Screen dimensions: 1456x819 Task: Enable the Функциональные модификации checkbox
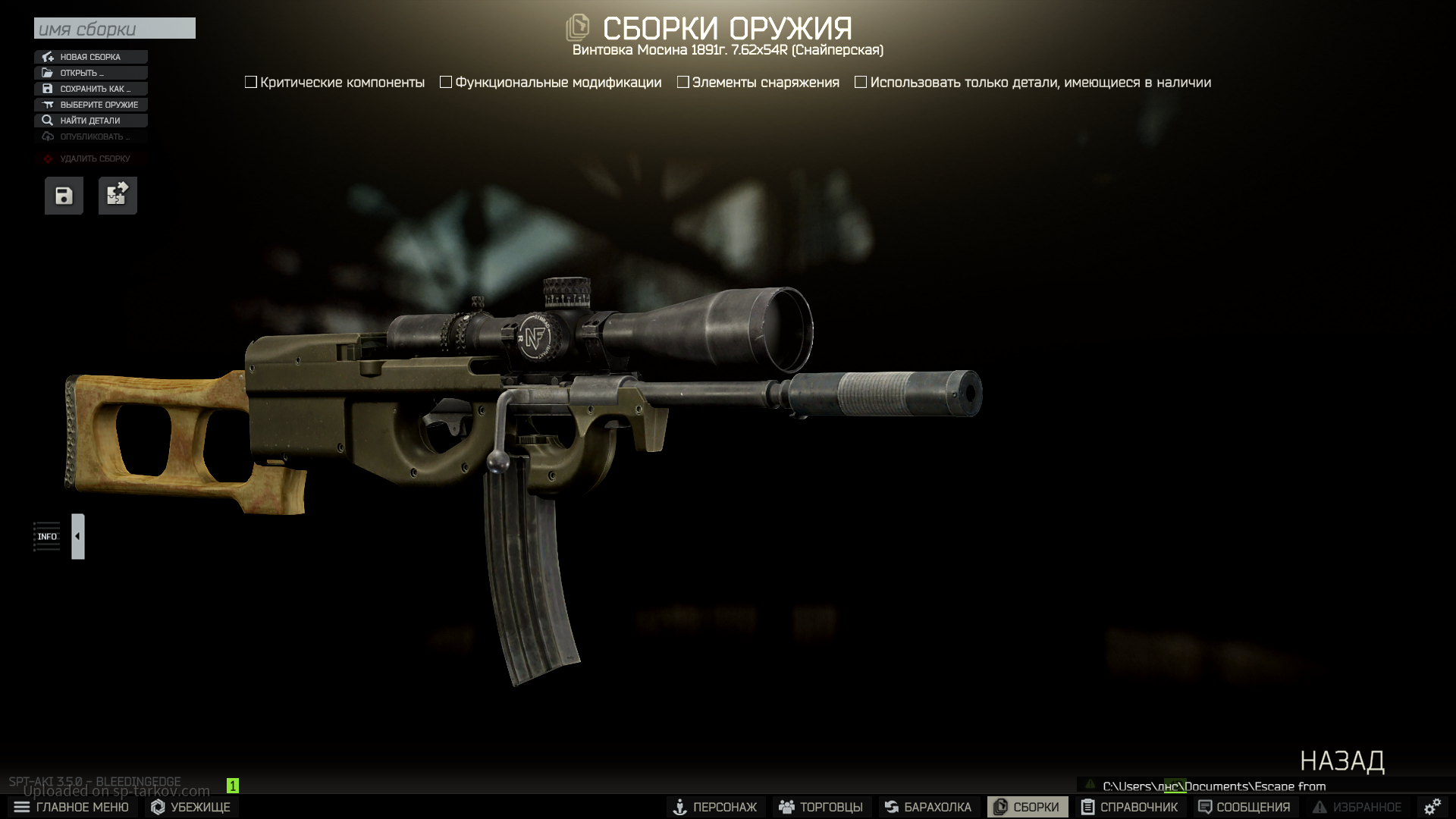(x=446, y=82)
